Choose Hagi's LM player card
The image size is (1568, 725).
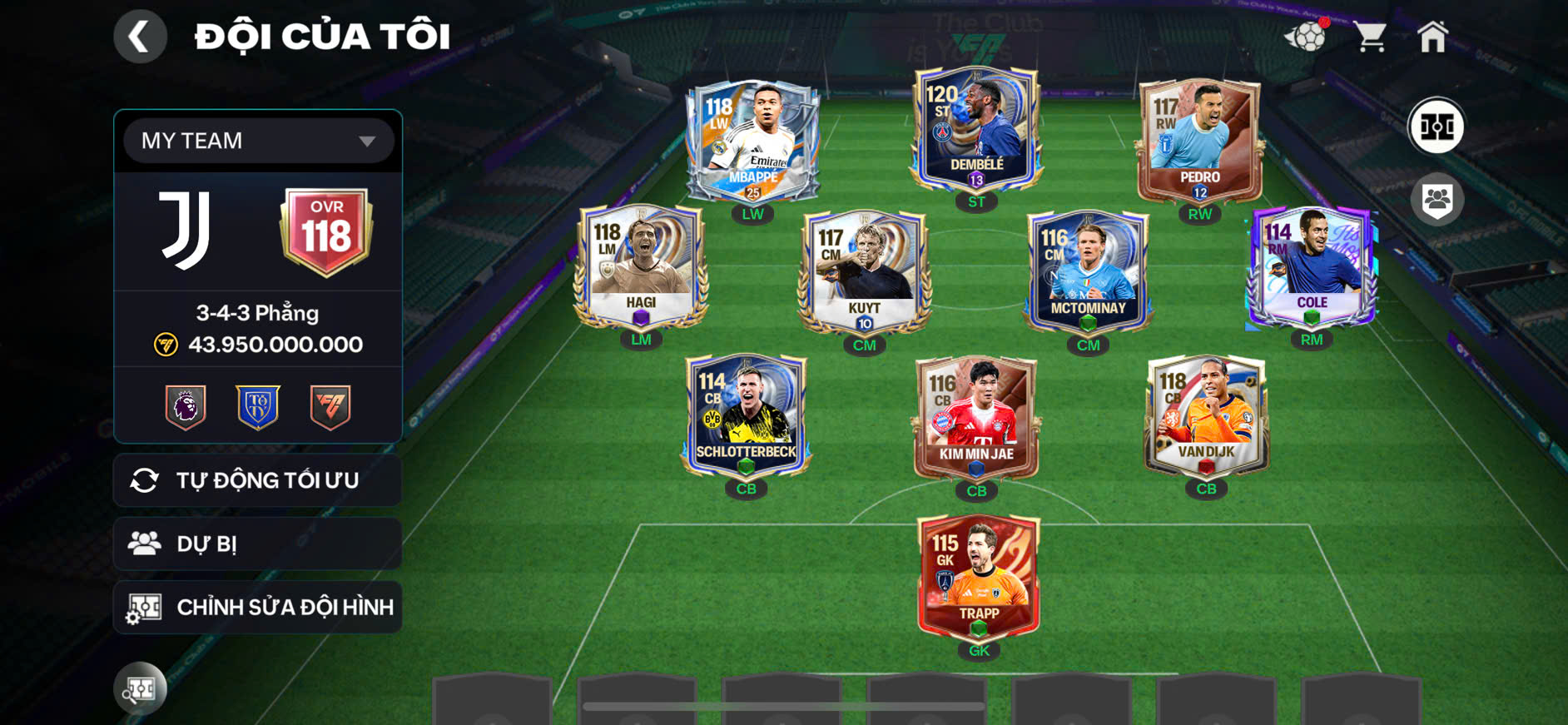point(641,268)
